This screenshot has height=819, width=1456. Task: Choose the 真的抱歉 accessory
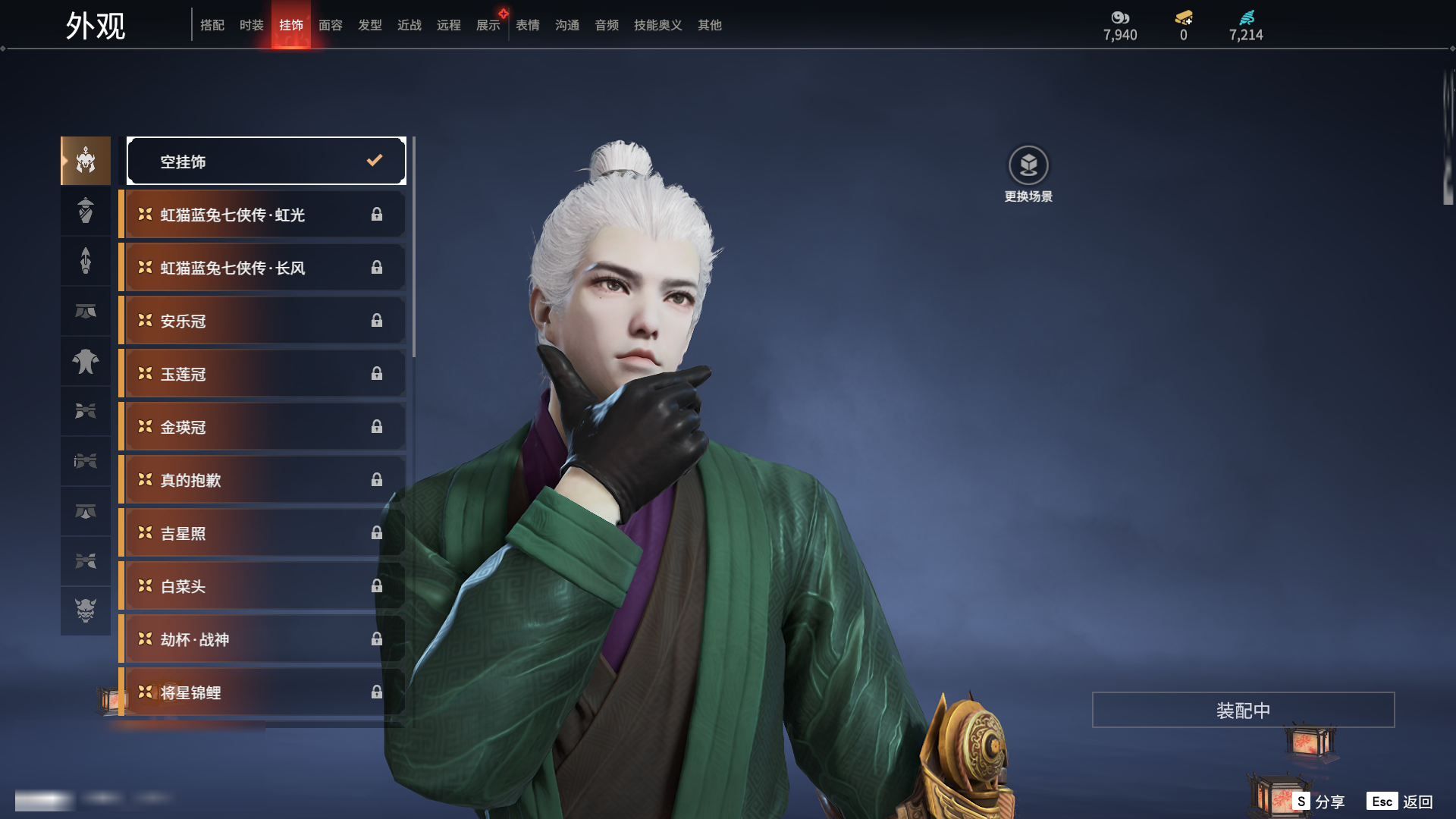[x=262, y=480]
